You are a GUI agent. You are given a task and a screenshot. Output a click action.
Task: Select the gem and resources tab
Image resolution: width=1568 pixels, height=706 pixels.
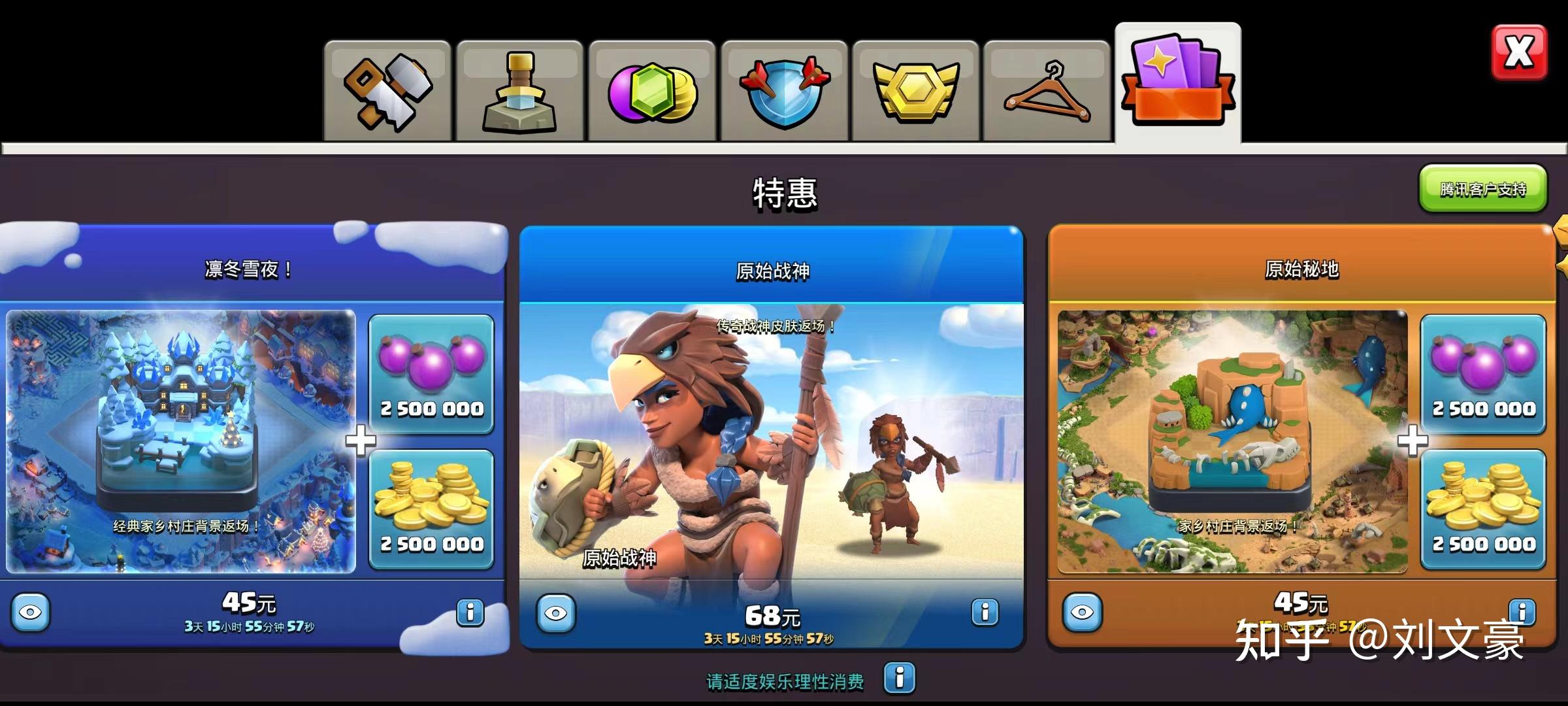click(651, 92)
